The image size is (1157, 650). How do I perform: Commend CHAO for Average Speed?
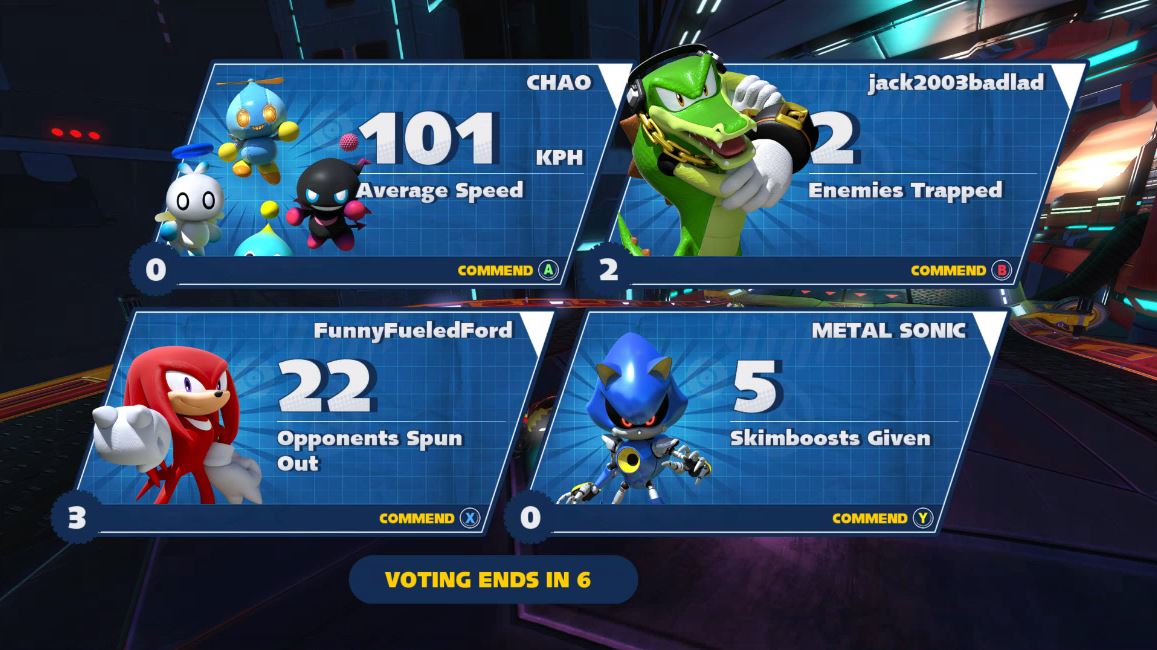click(506, 270)
